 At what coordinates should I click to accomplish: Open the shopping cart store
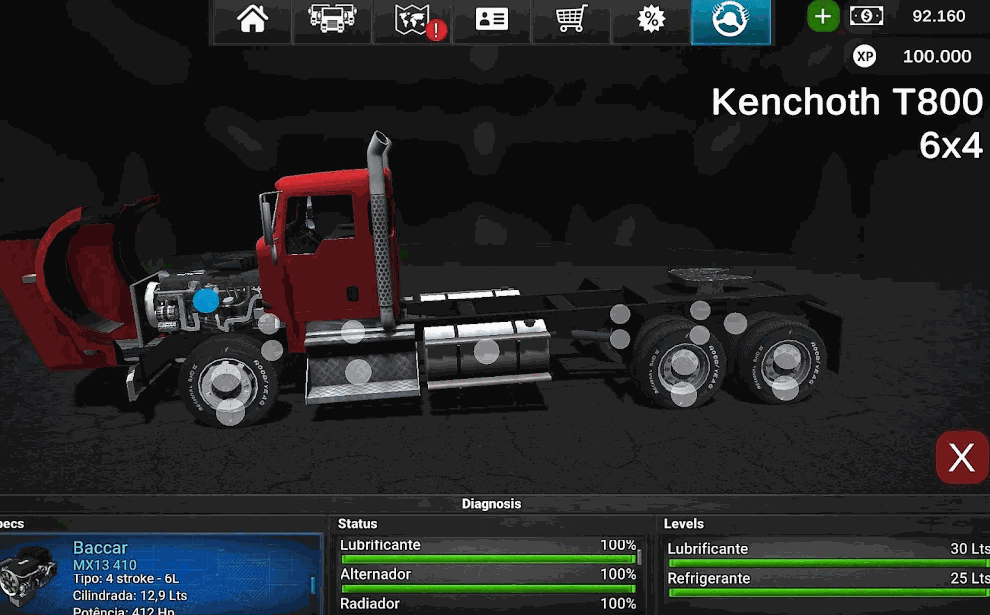click(571, 21)
